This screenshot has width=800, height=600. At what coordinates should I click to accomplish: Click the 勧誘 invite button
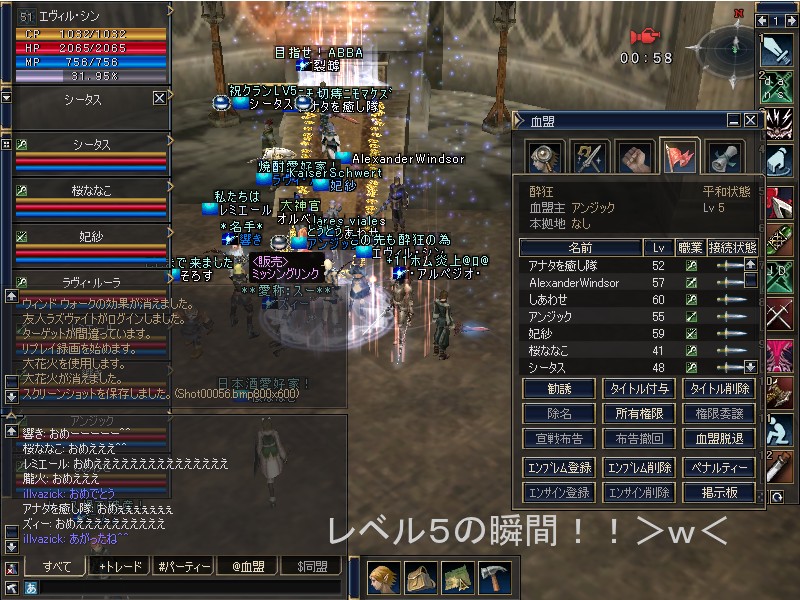[x=559, y=388]
